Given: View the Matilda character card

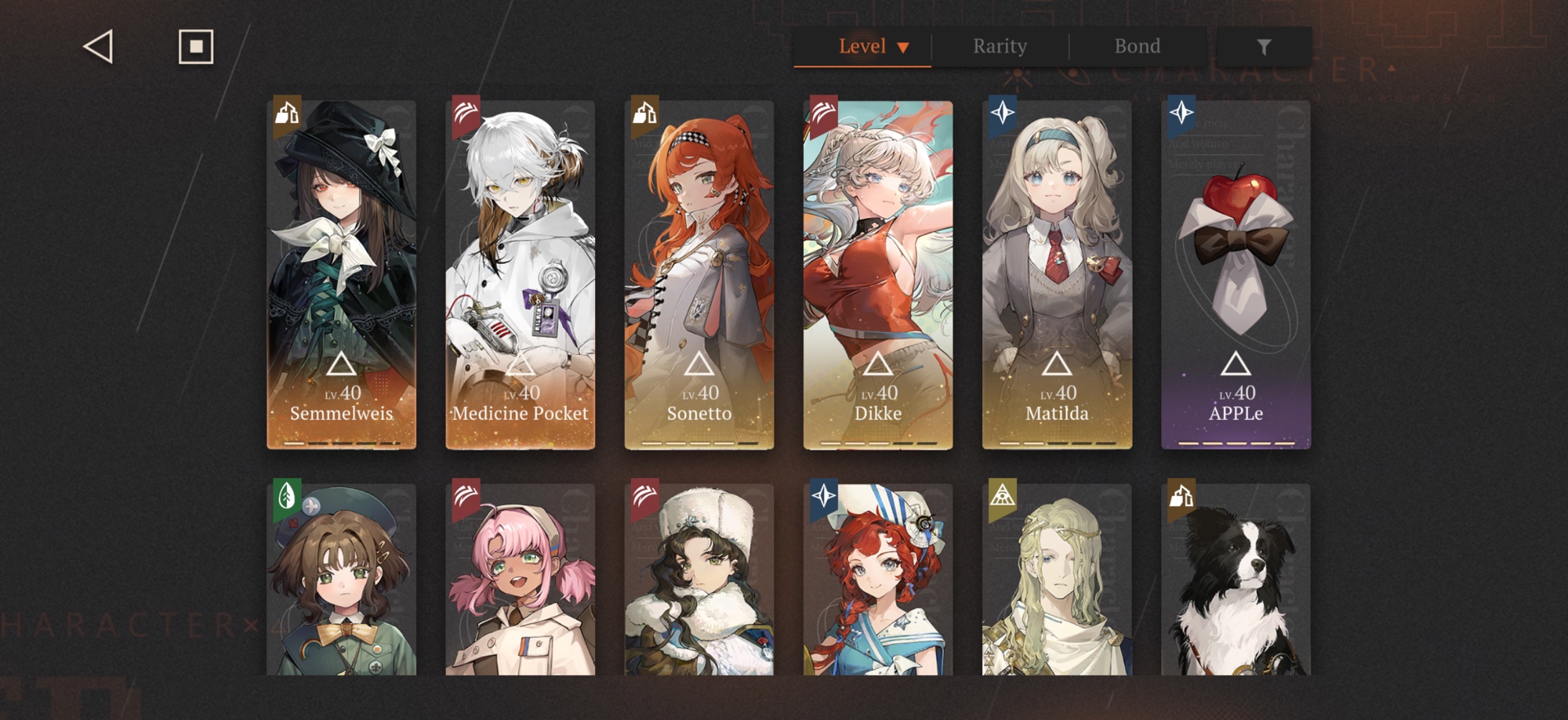Looking at the screenshot, I should pyautogui.click(x=1057, y=274).
